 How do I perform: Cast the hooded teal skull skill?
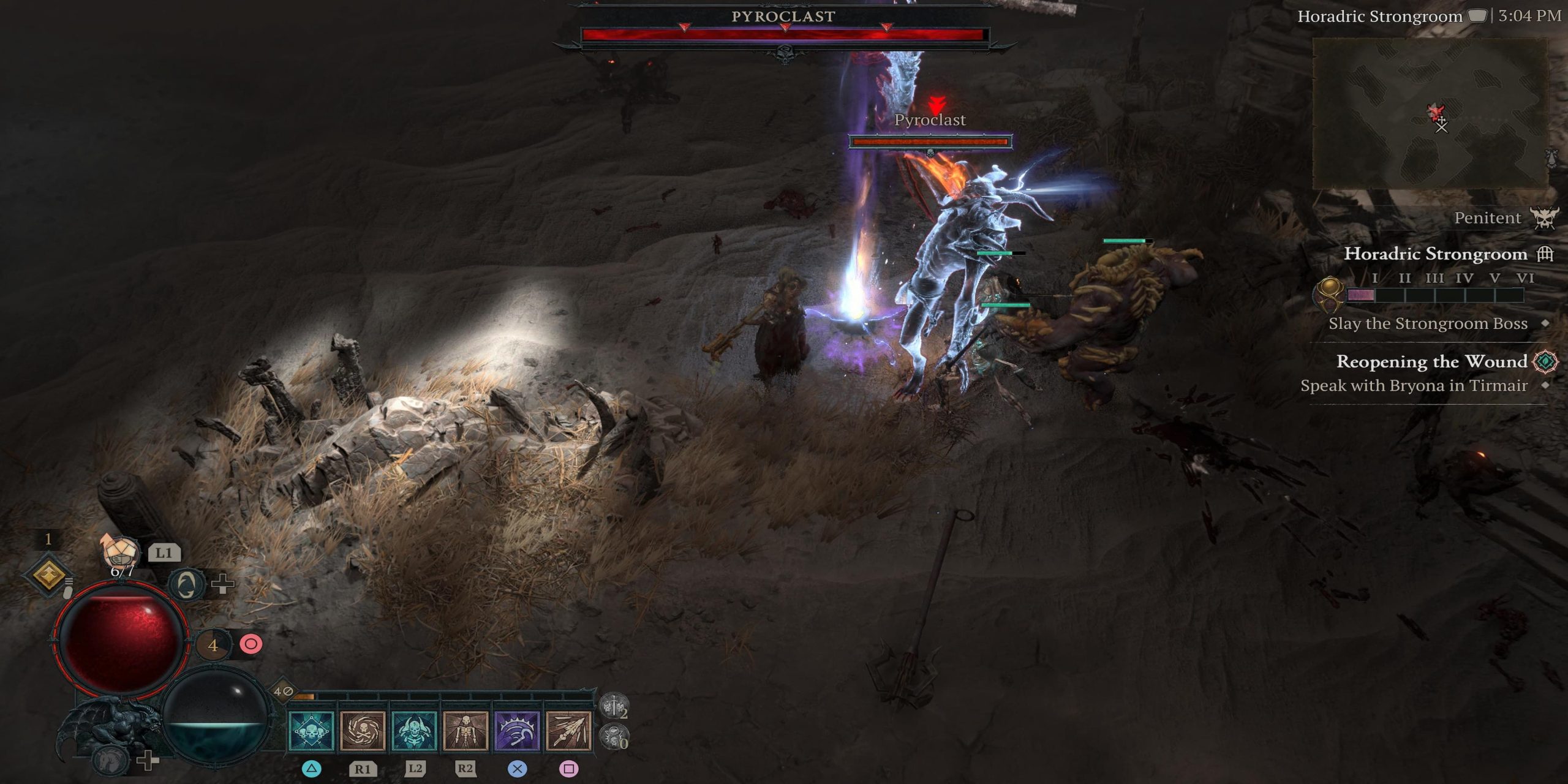click(x=414, y=731)
